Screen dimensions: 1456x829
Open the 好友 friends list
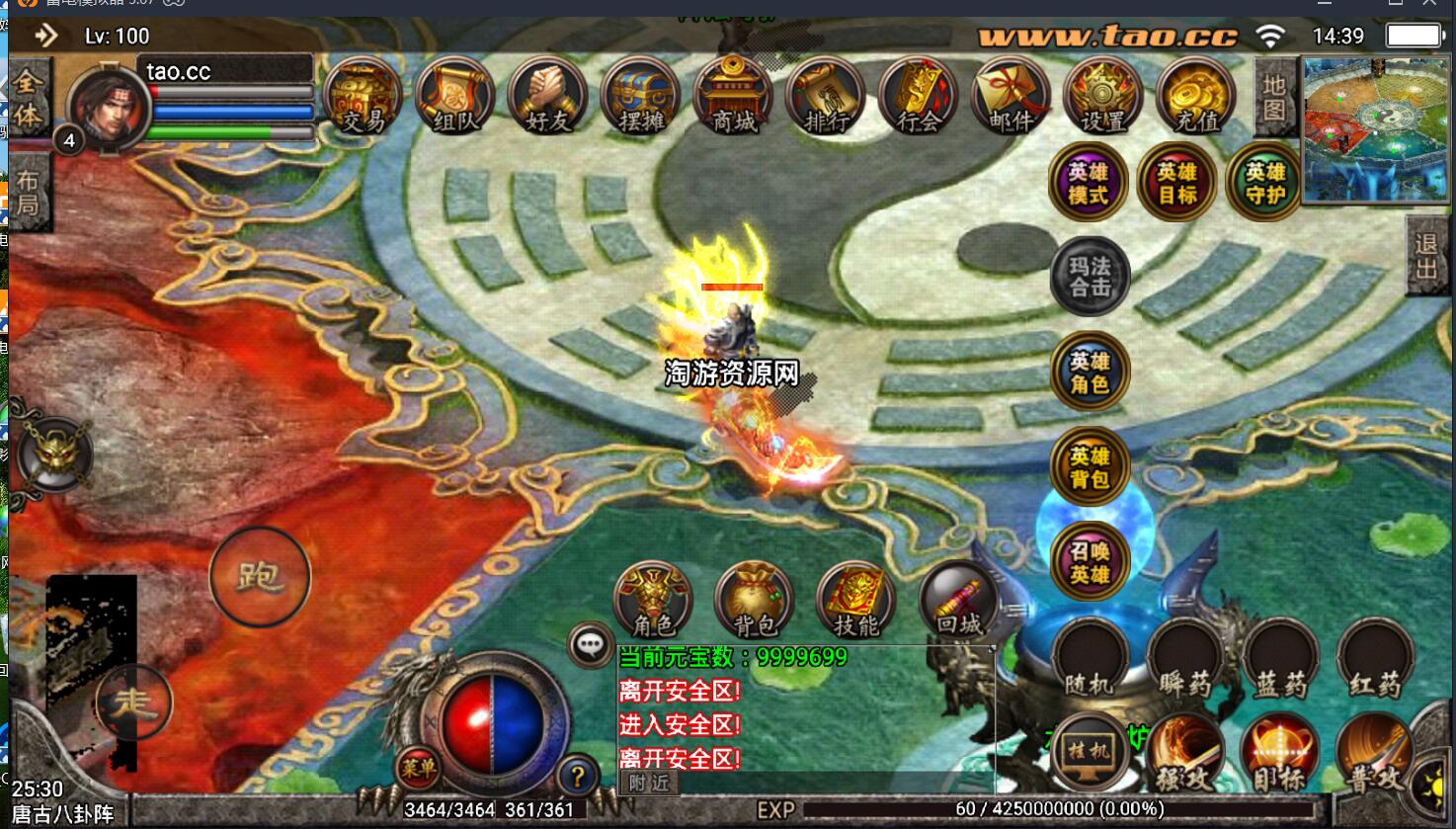point(548,97)
